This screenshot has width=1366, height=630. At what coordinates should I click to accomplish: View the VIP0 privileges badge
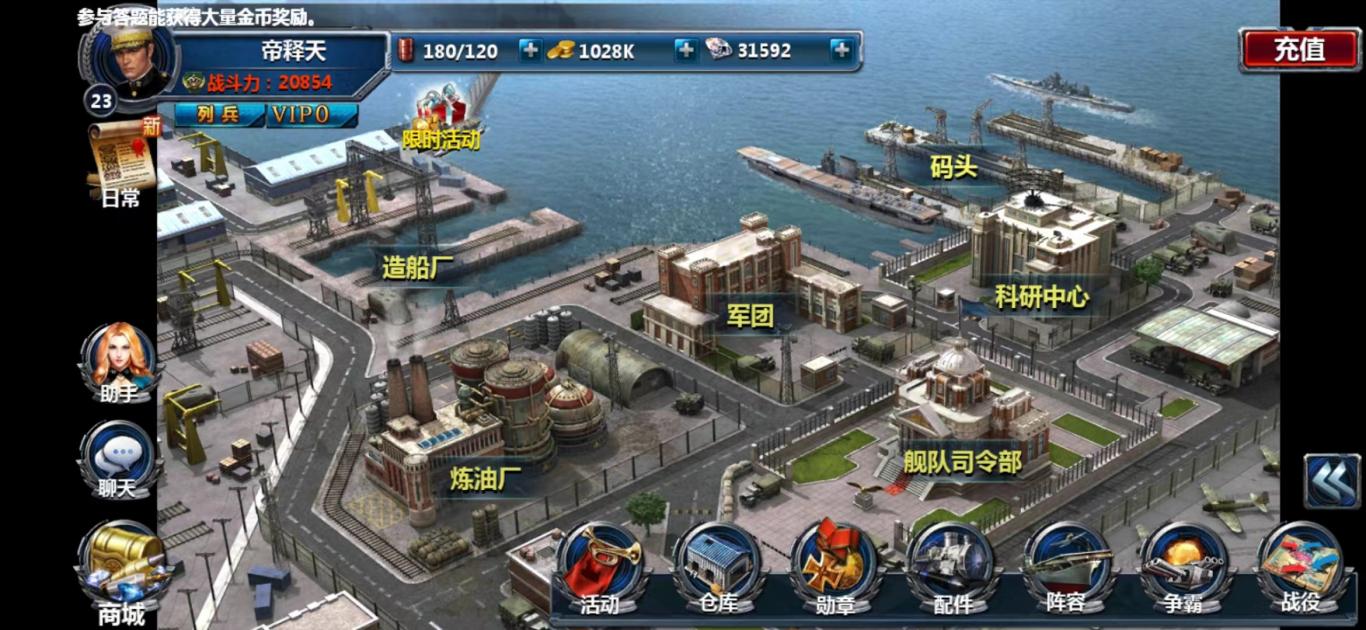click(x=313, y=115)
